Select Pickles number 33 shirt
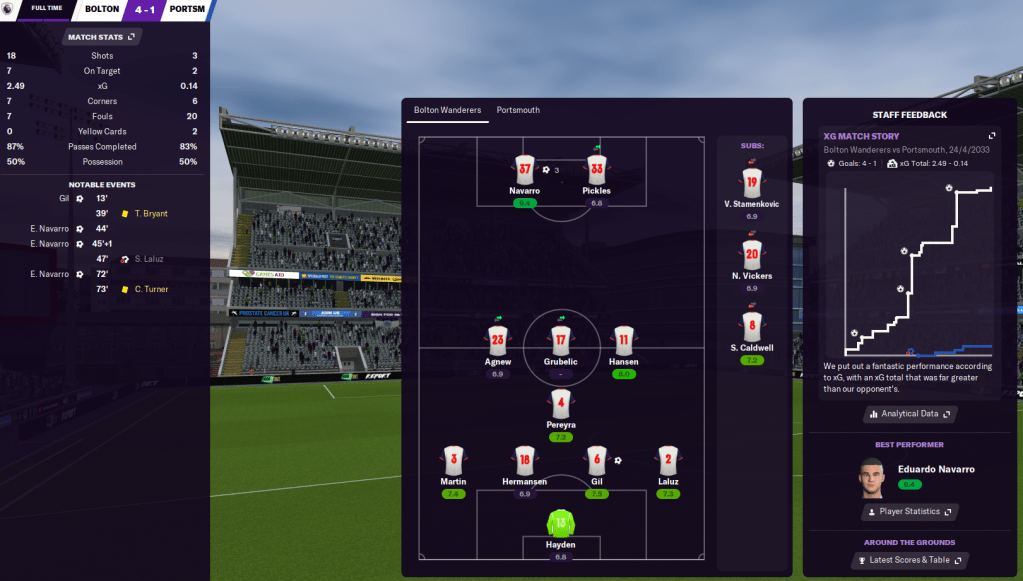The height and width of the screenshot is (581, 1023). pos(597,169)
